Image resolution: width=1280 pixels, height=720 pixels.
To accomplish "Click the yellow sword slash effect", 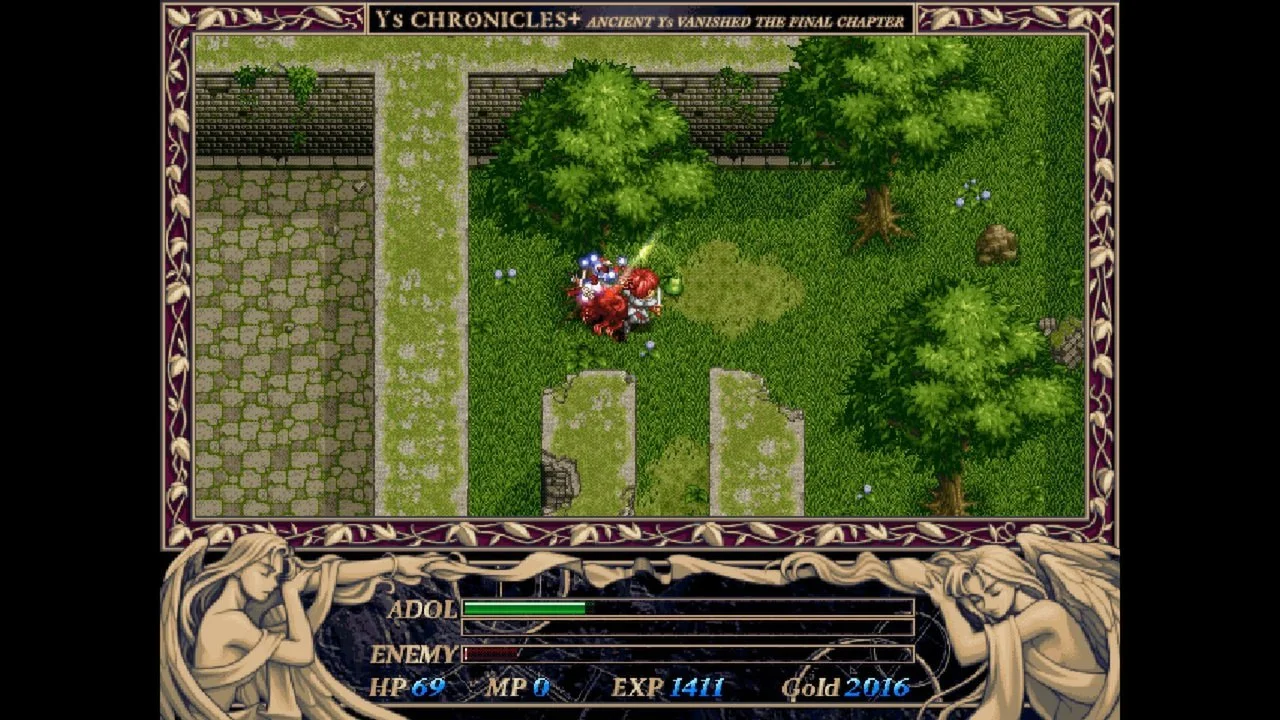I will tap(645, 250).
